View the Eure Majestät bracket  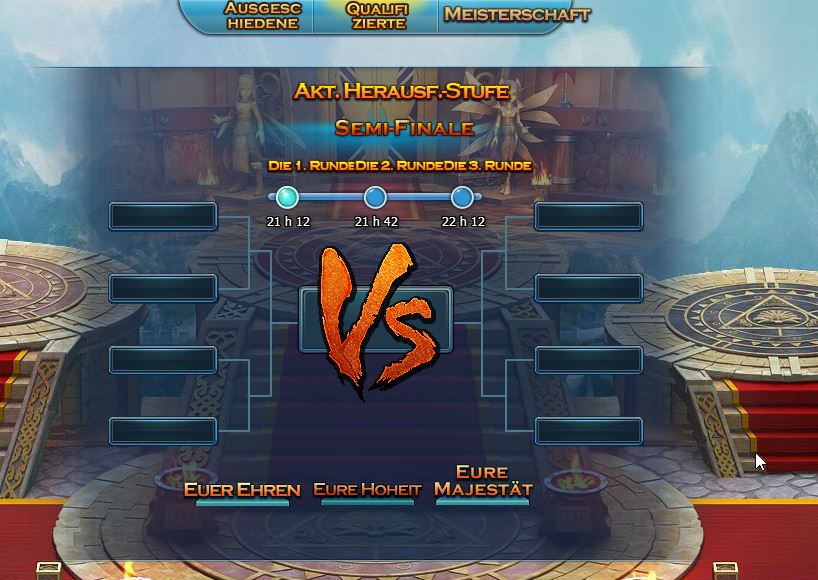[x=482, y=481]
